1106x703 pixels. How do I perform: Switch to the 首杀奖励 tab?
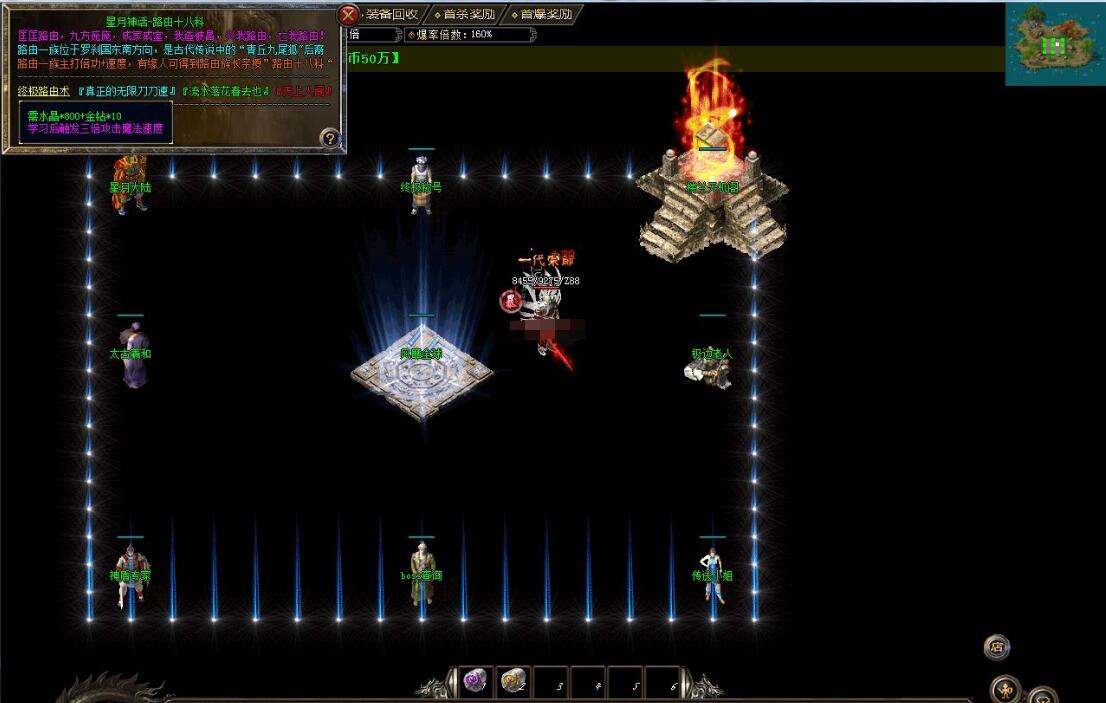(x=468, y=15)
